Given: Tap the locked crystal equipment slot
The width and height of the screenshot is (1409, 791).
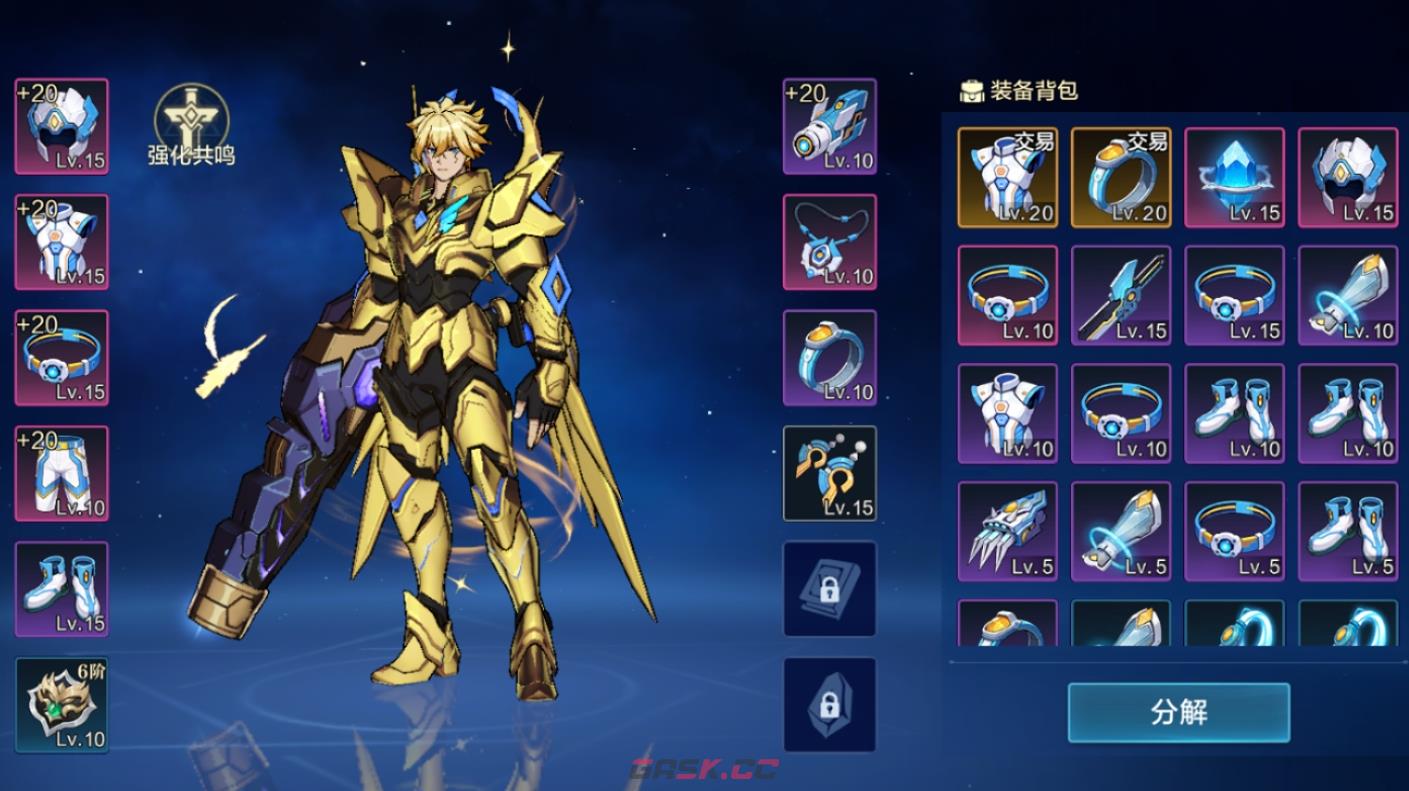Looking at the screenshot, I should click(829, 705).
